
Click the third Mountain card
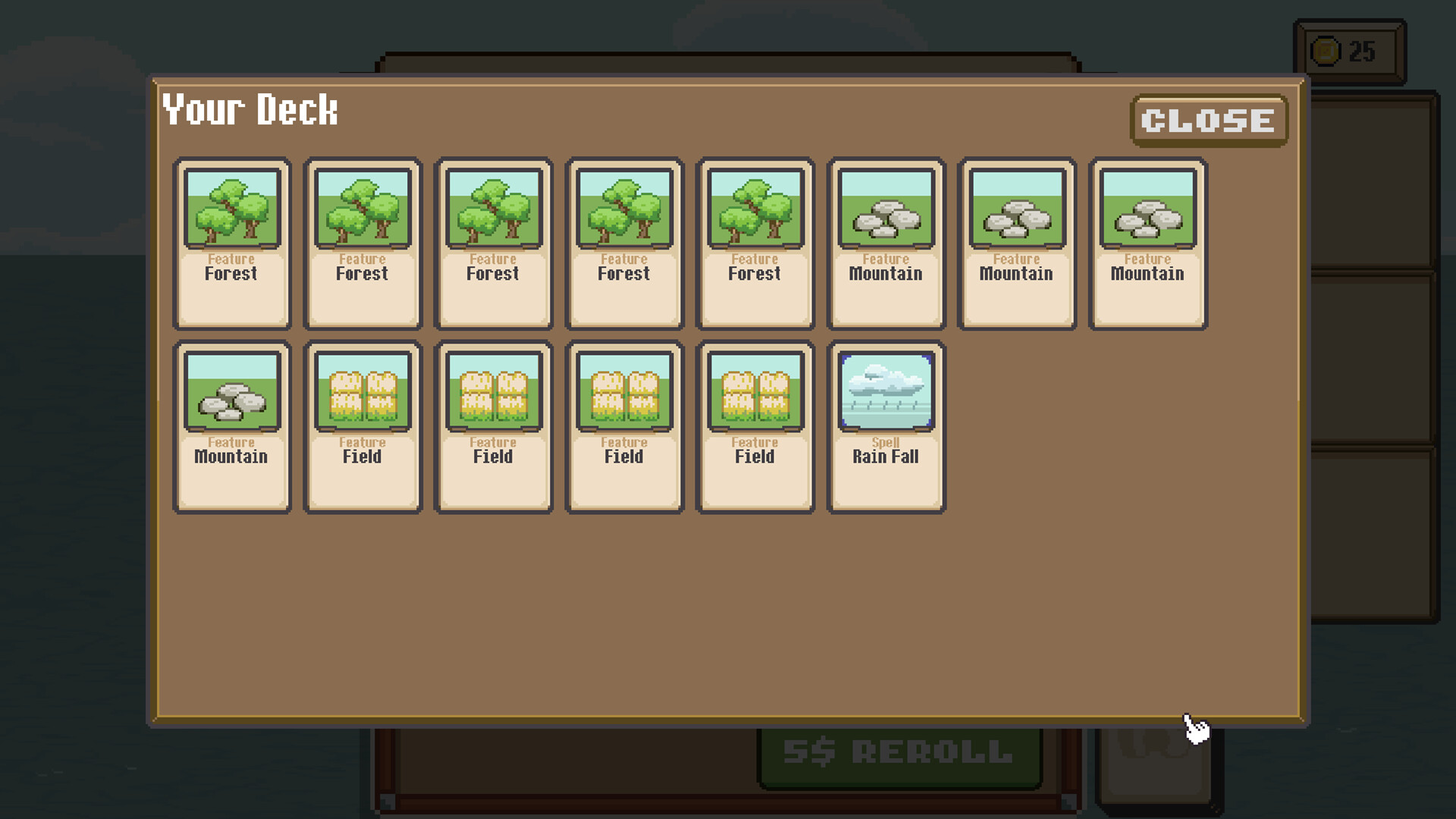coord(1147,243)
